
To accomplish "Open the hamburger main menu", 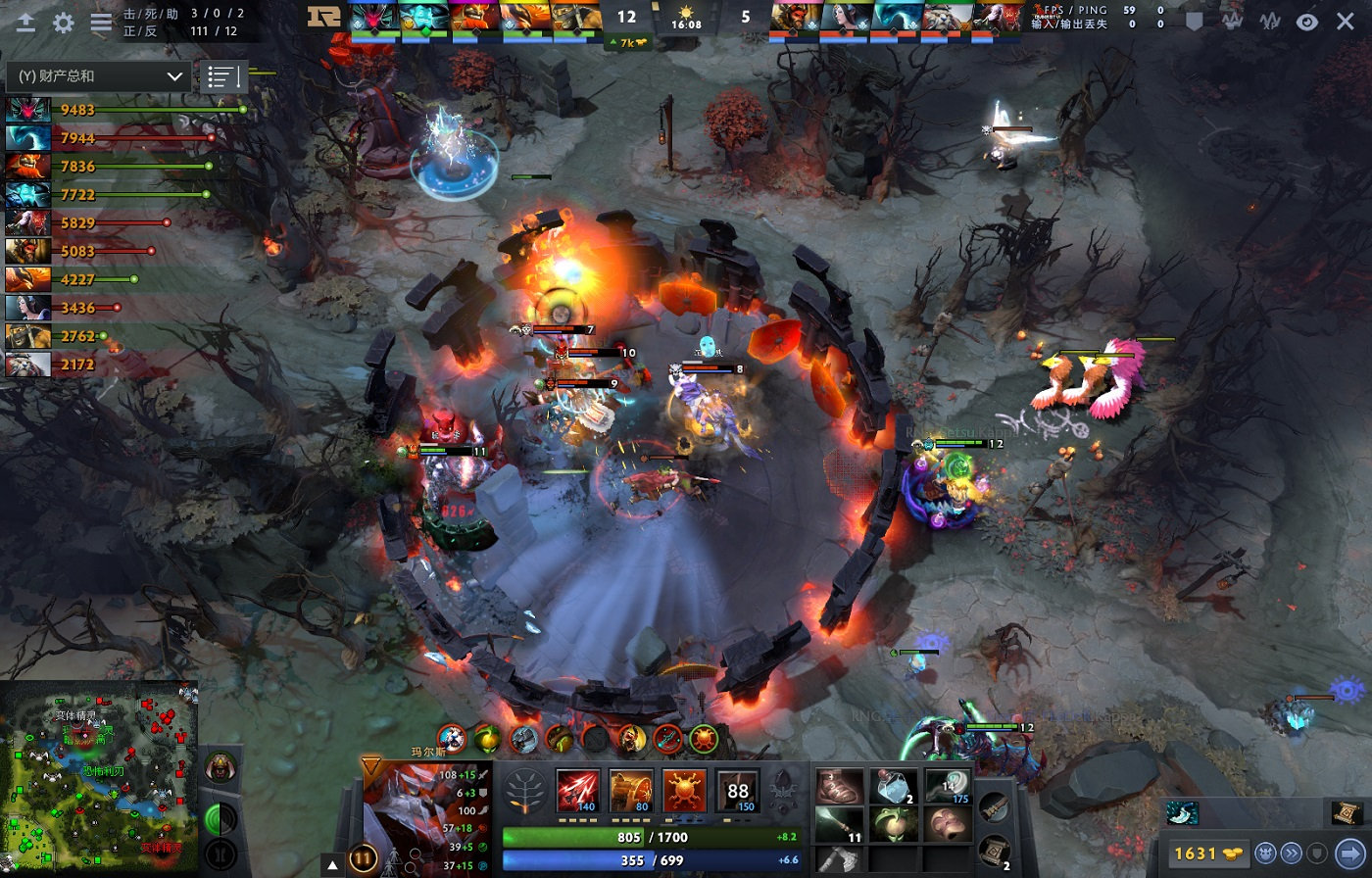I will (x=101, y=23).
